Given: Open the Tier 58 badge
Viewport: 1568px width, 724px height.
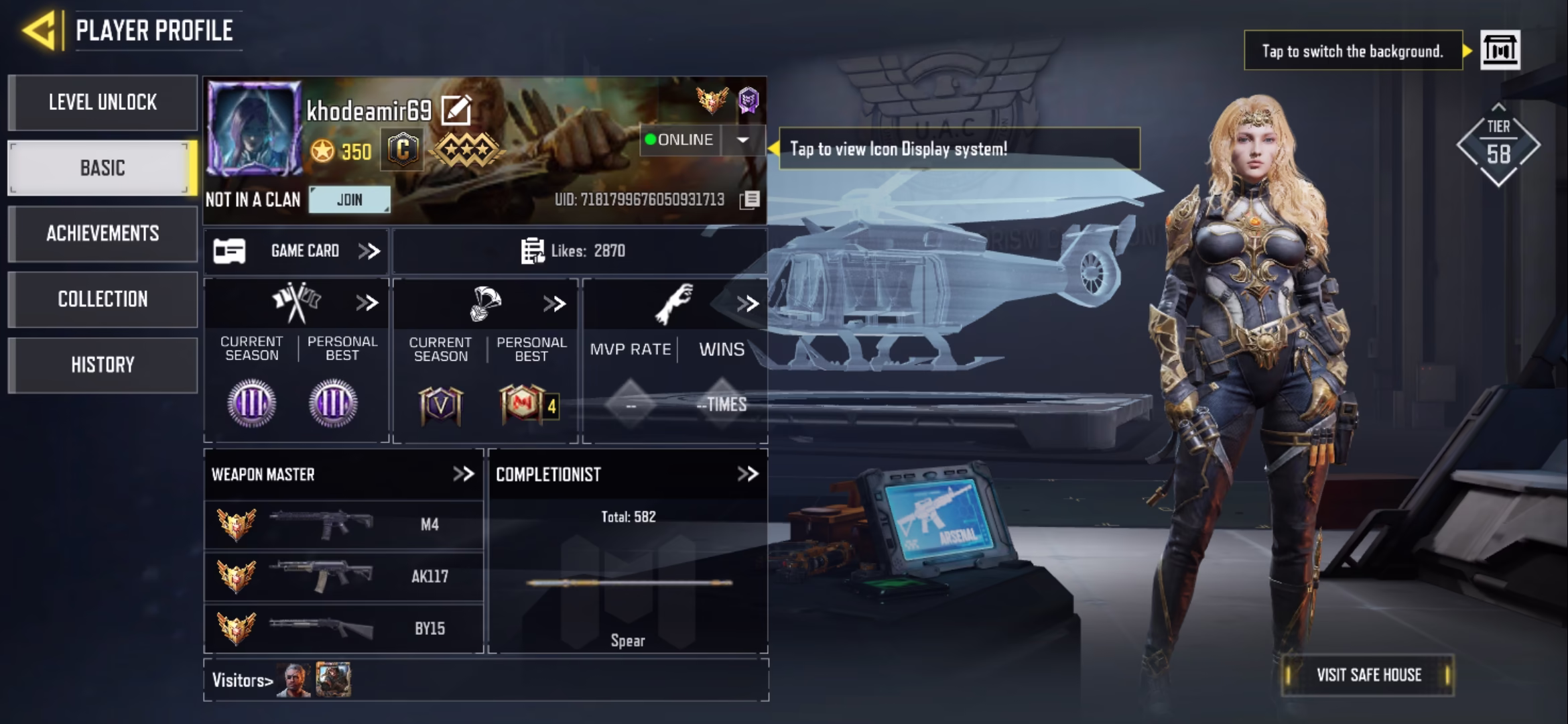Looking at the screenshot, I should [1498, 145].
